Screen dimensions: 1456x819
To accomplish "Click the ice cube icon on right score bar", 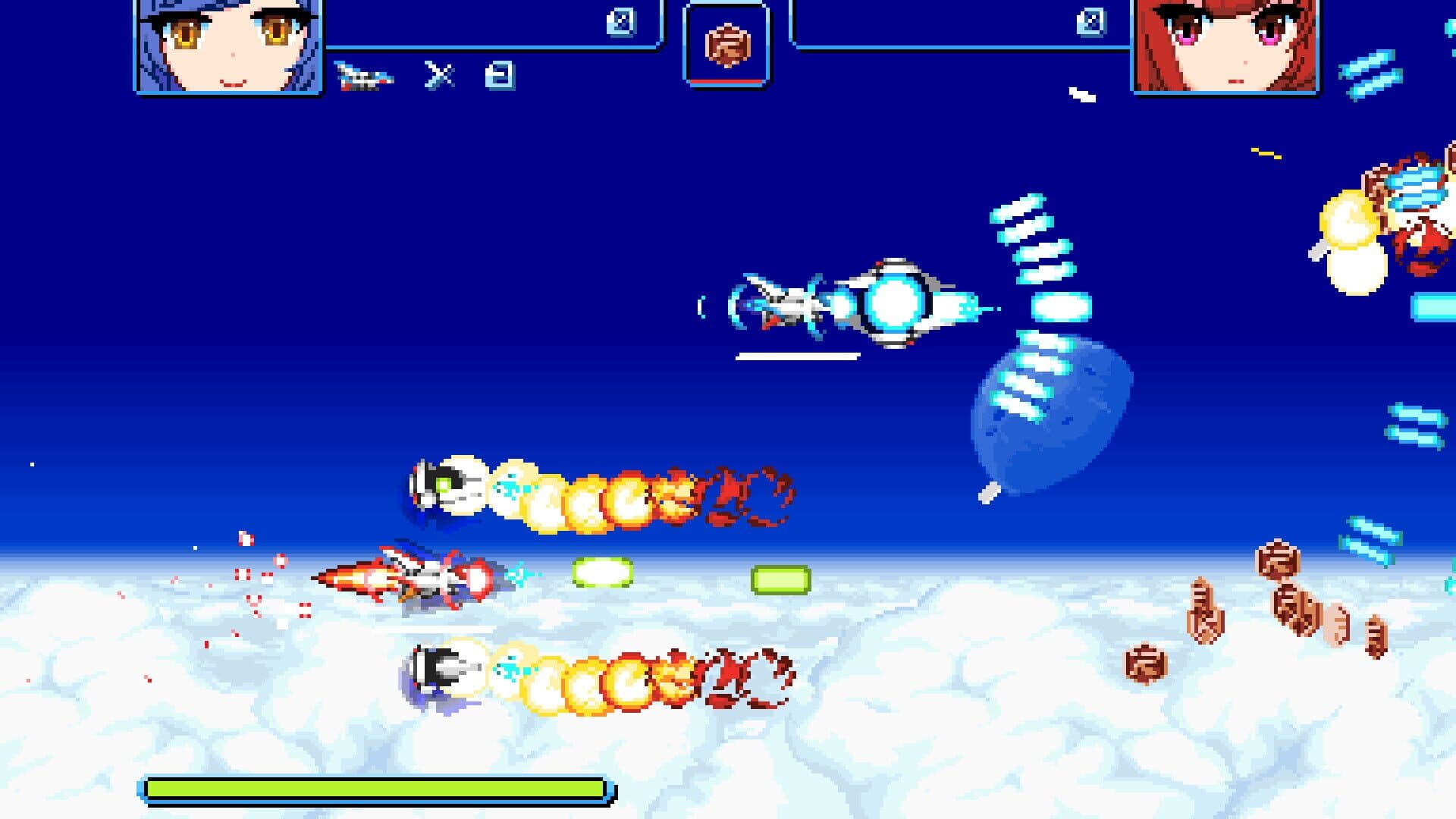I will click(1090, 23).
